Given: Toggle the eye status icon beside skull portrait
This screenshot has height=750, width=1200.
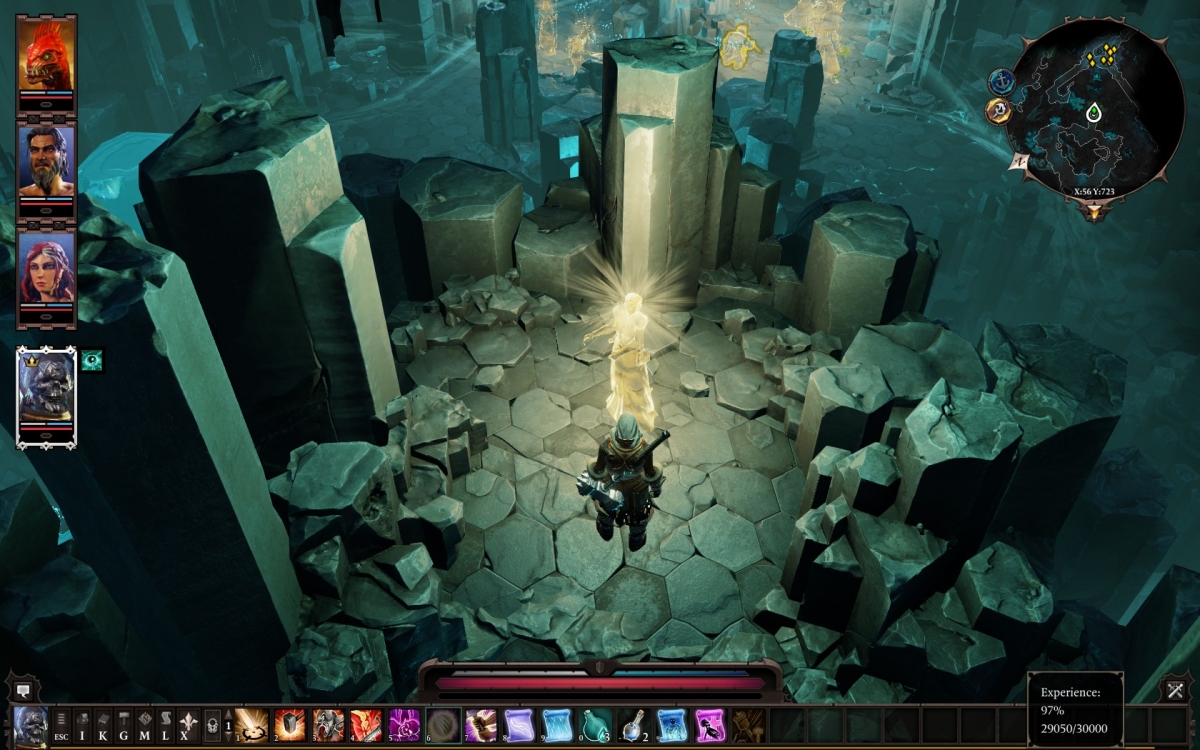Looking at the screenshot, I should tap(92, 360).
